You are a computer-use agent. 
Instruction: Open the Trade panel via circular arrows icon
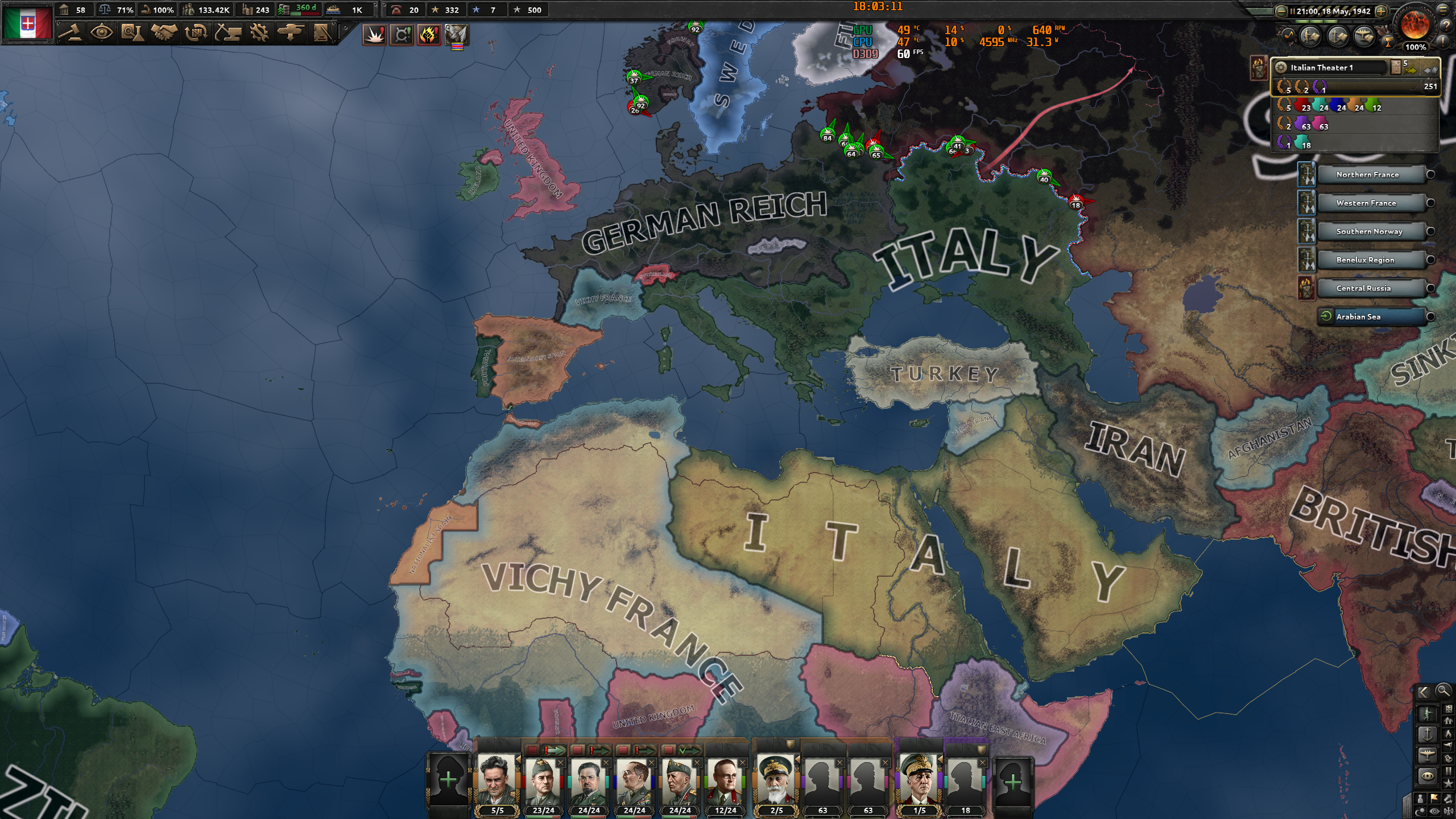196,32
